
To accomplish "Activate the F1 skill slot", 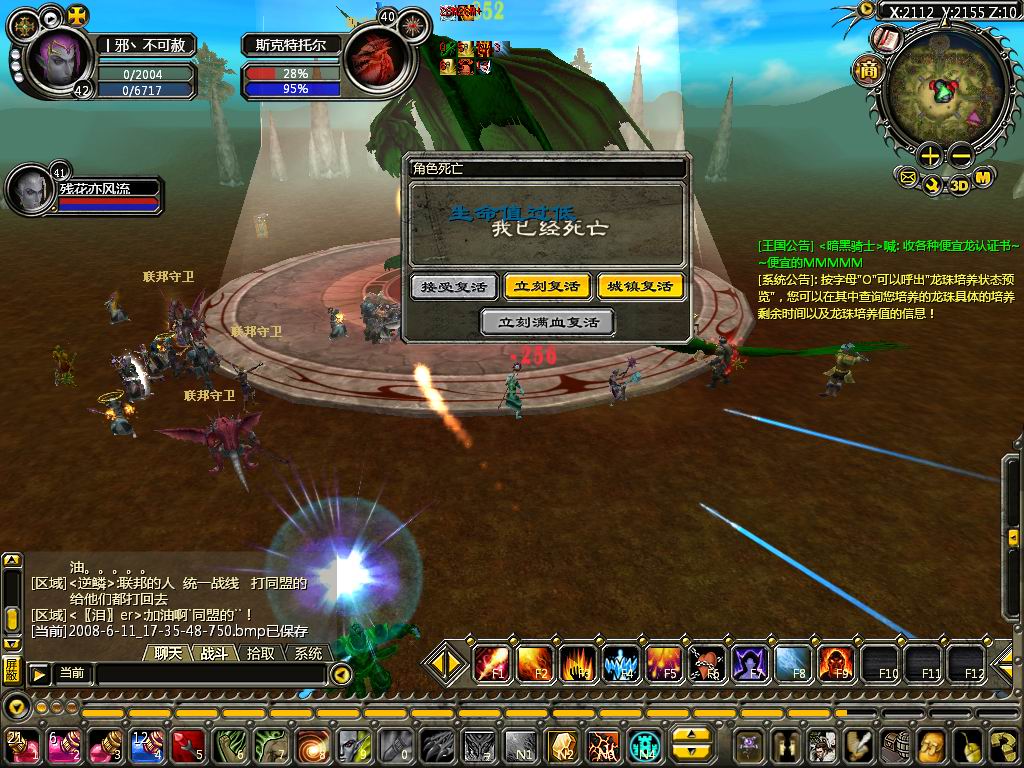I will coord(491,663).
